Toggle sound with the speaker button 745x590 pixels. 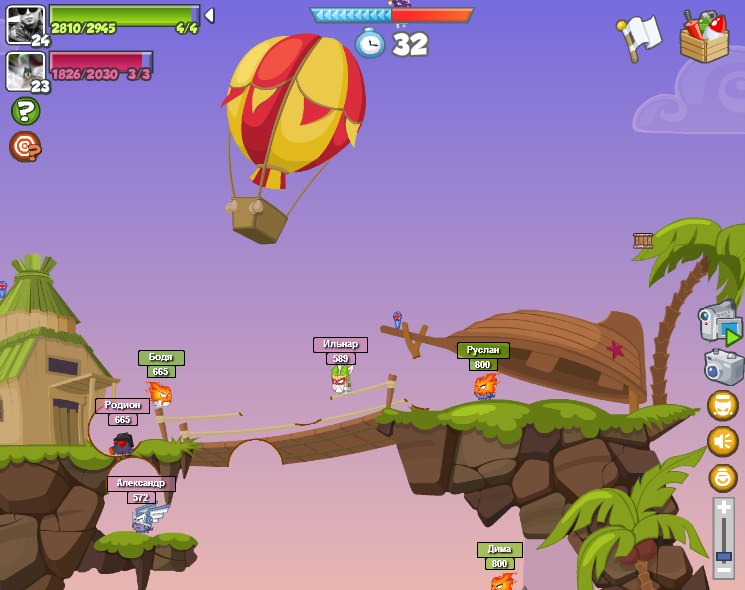click(722, 441)
